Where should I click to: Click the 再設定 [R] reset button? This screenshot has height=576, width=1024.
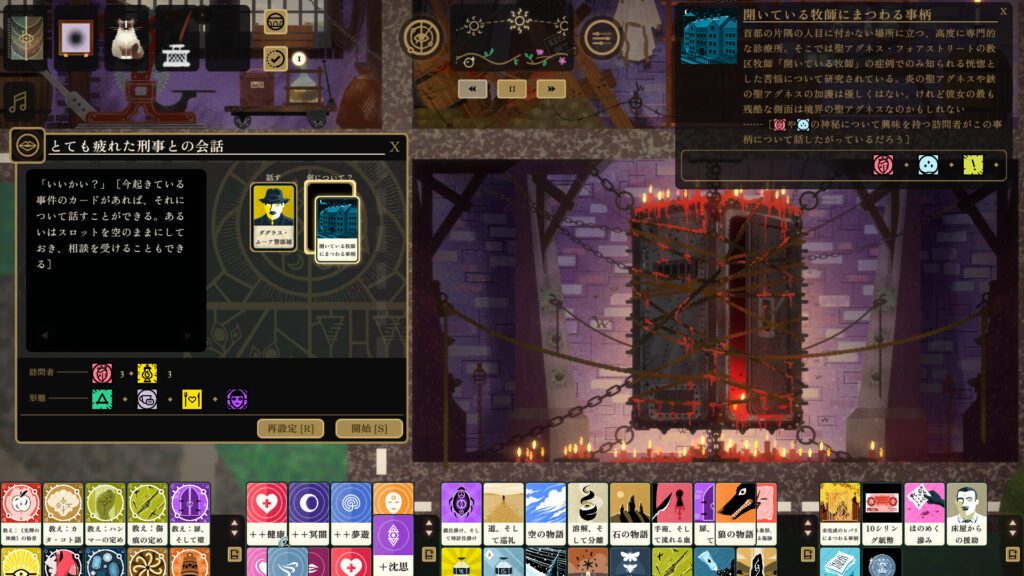290,429
